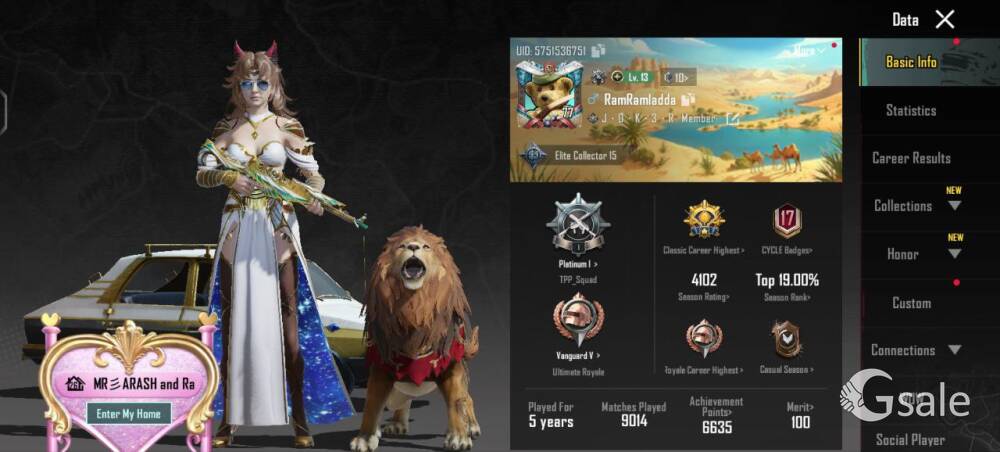Open the Elite Collector 15 title

point(585,156)
